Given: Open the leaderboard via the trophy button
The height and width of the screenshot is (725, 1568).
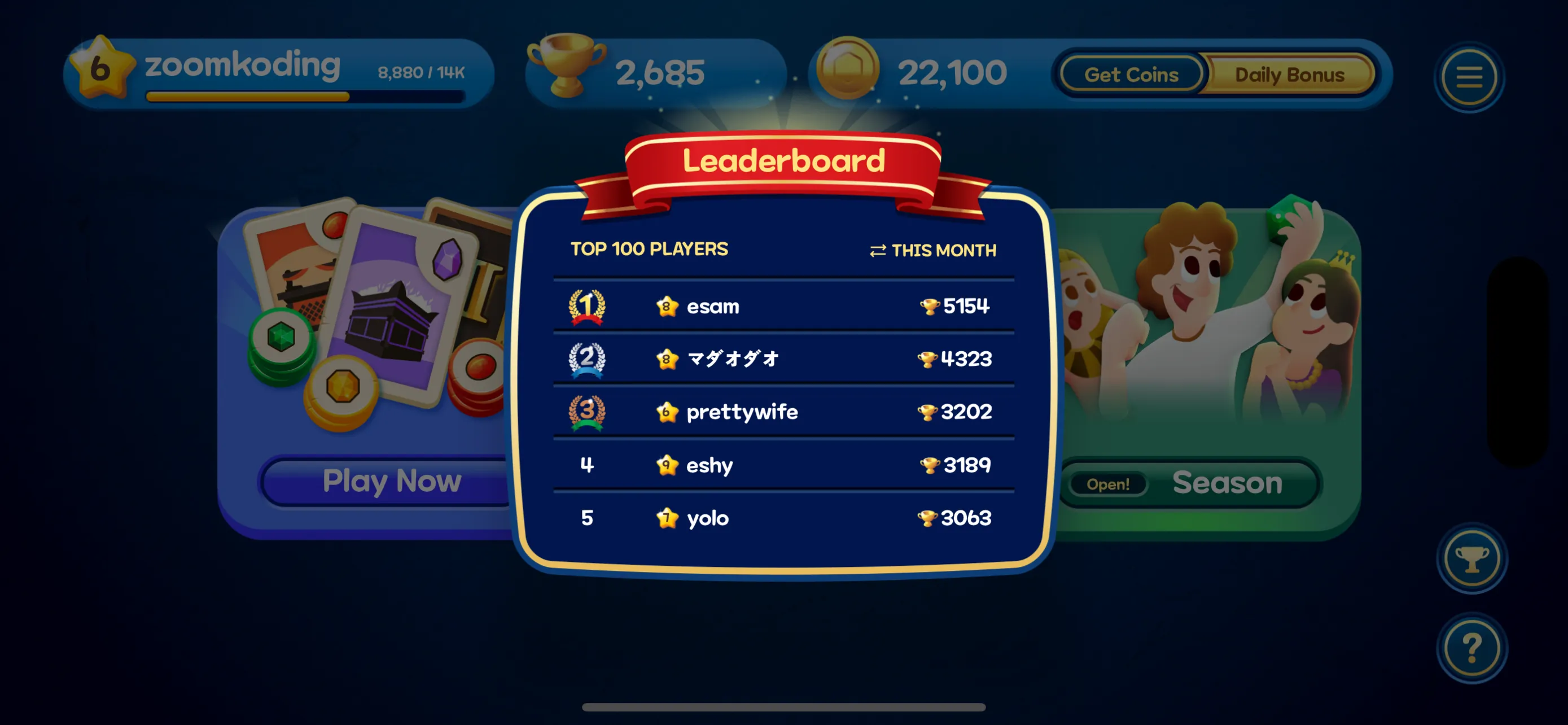Looking at the screenshot, I should [1471, 560].
